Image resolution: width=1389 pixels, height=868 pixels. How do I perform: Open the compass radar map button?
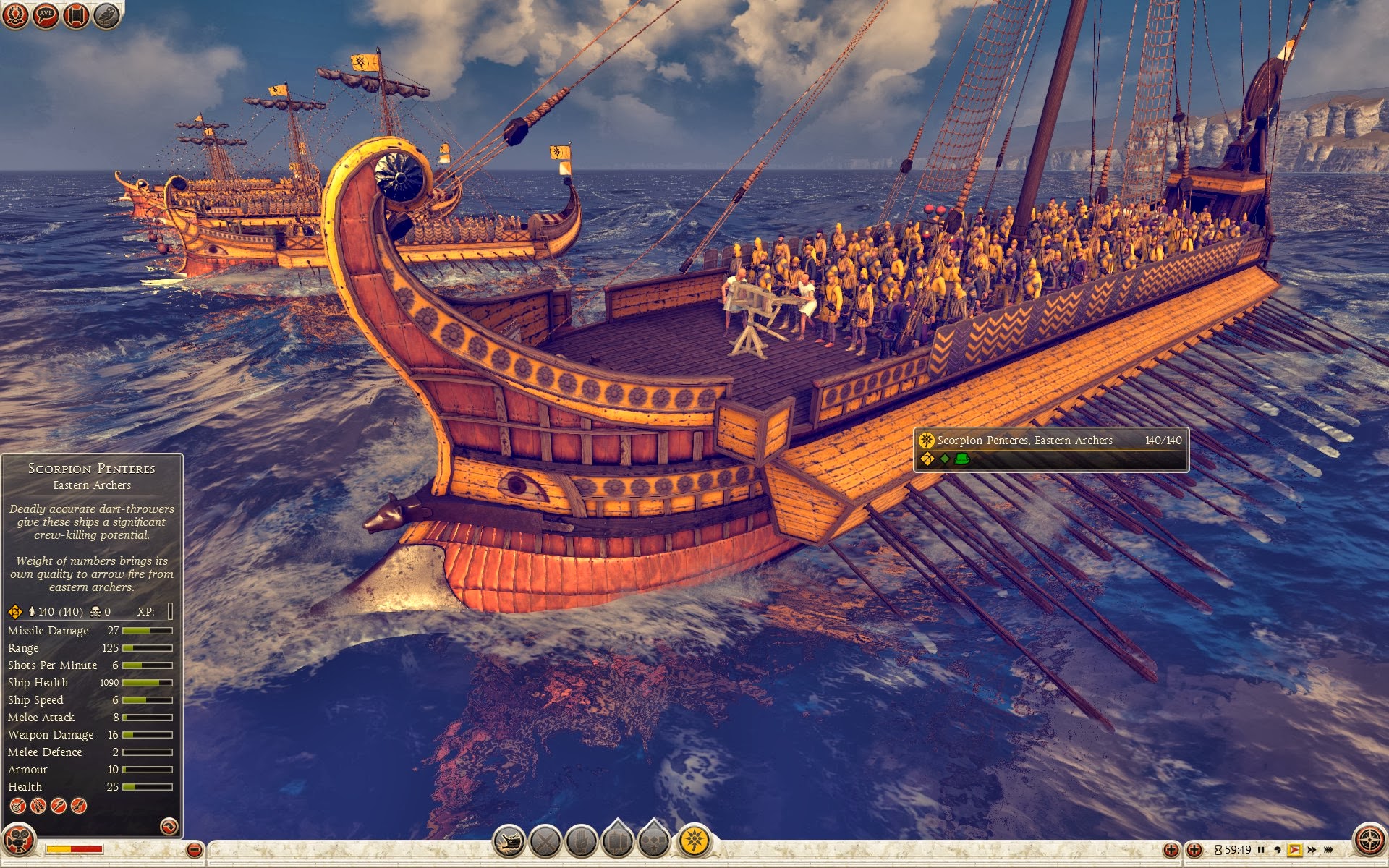click(x=1369, y=841)
